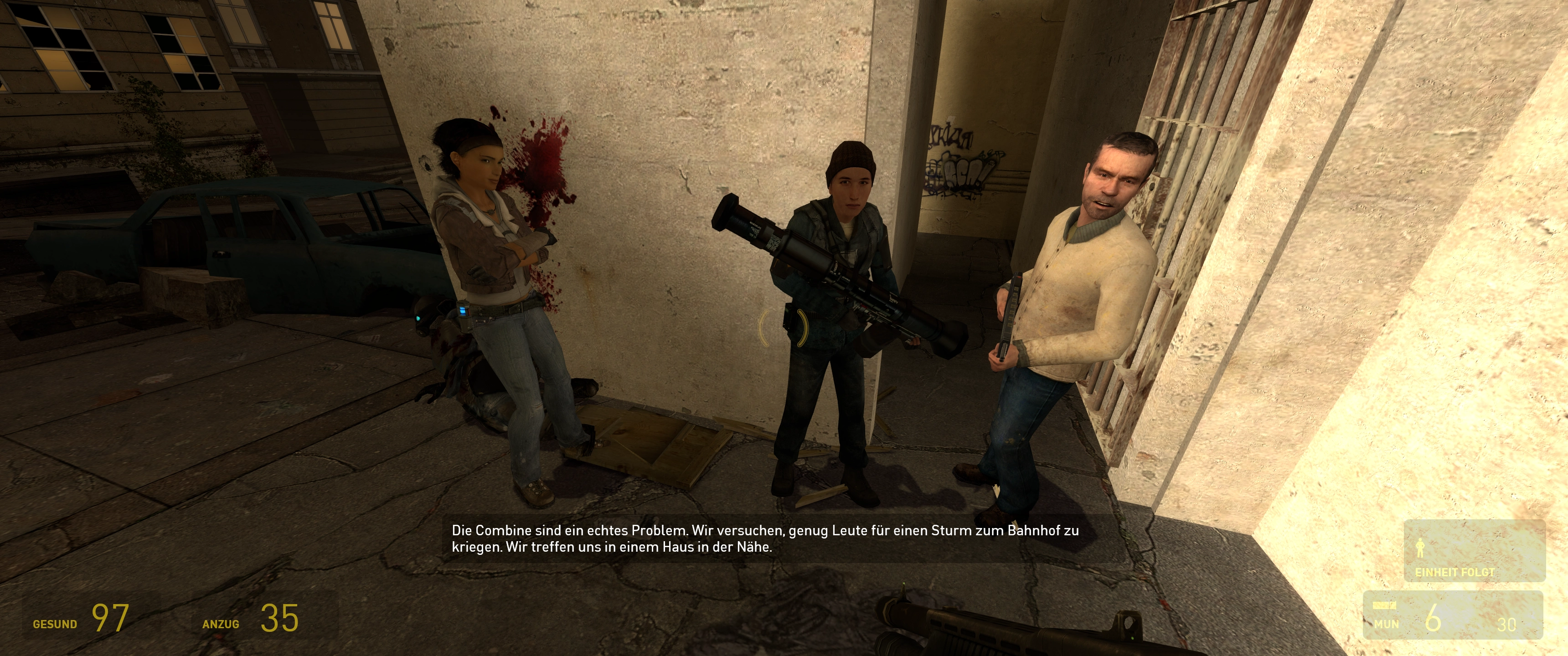The width and height of the screenshot is (1568, 656).
Task: Click the Einheit Folgt squad status panel
Action: (1474, 551)
